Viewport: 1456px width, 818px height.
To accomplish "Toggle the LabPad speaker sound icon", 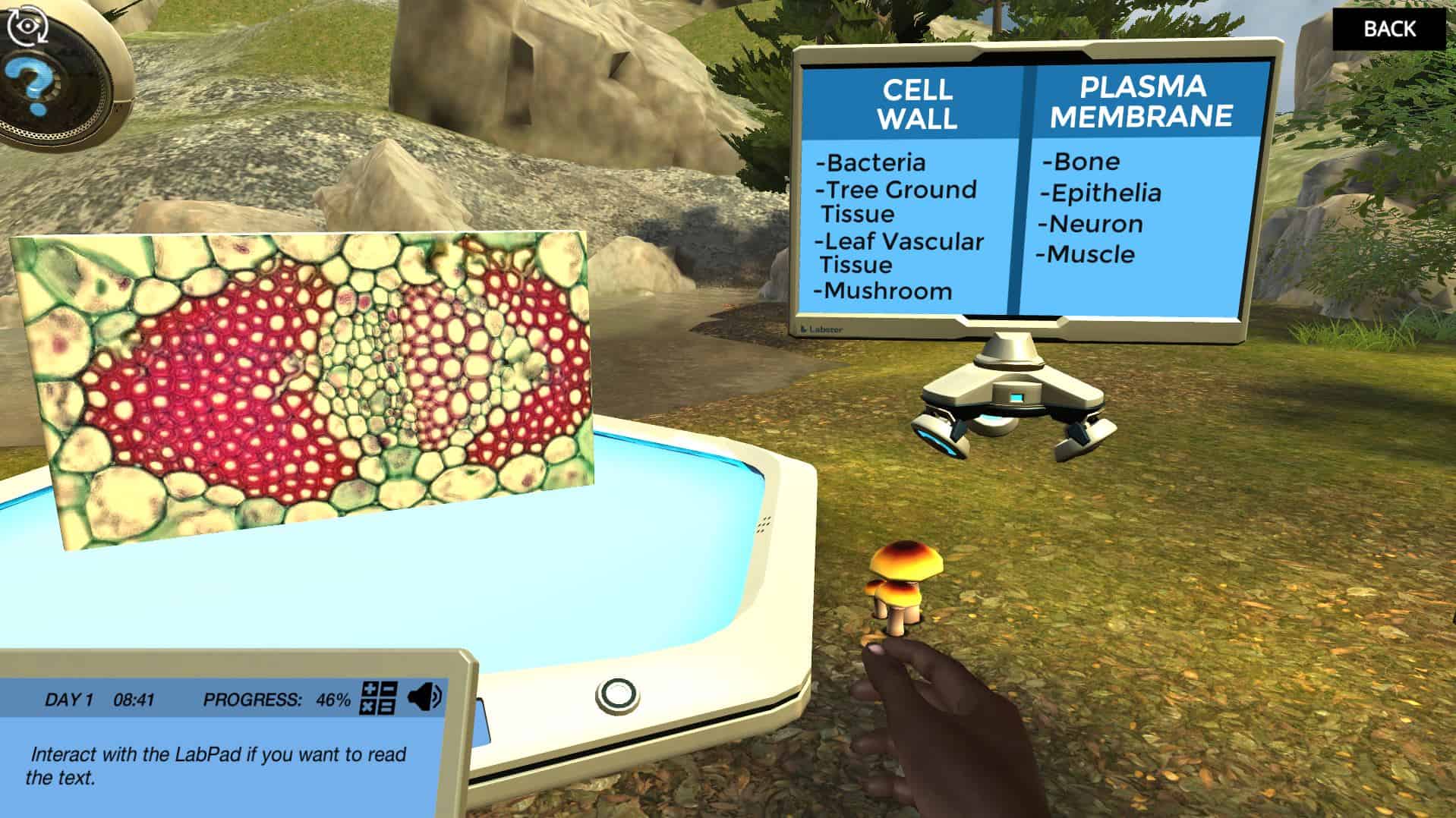I will pos(424,697).
